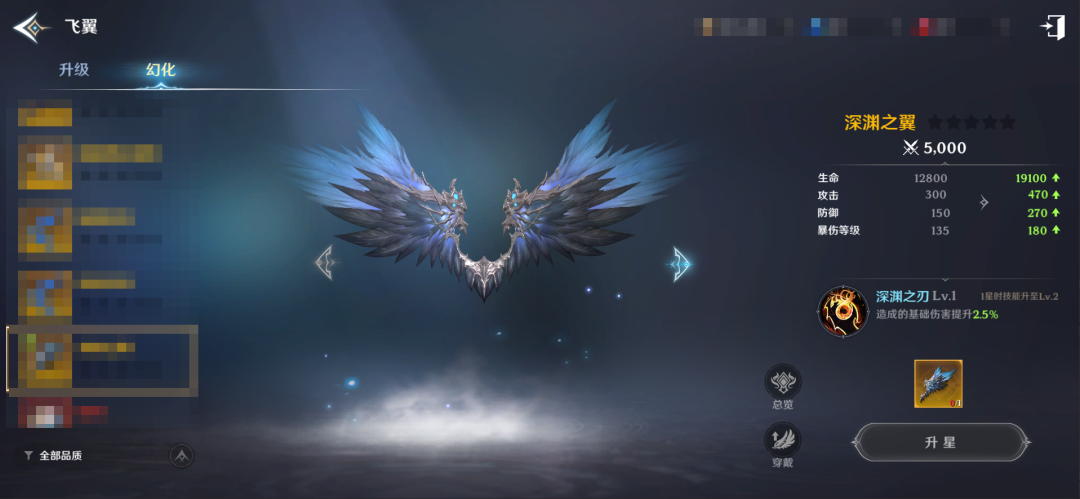
Task: Go back using the top-left arrow
Action: click(31, 28)
